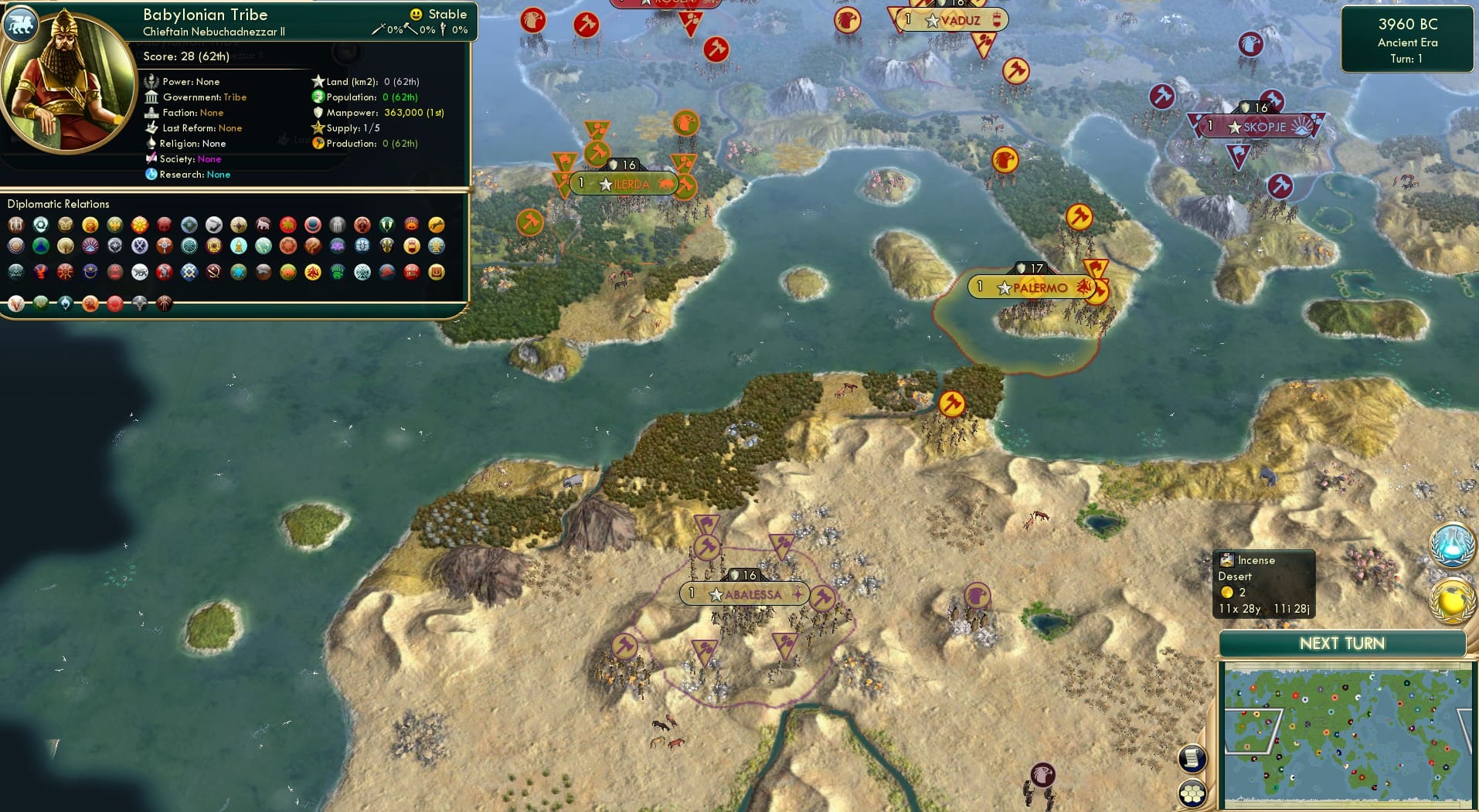Screen dimensions: 1479x812
Task: Select the Abalessa city banner
Action: click(x=742, y=593)
